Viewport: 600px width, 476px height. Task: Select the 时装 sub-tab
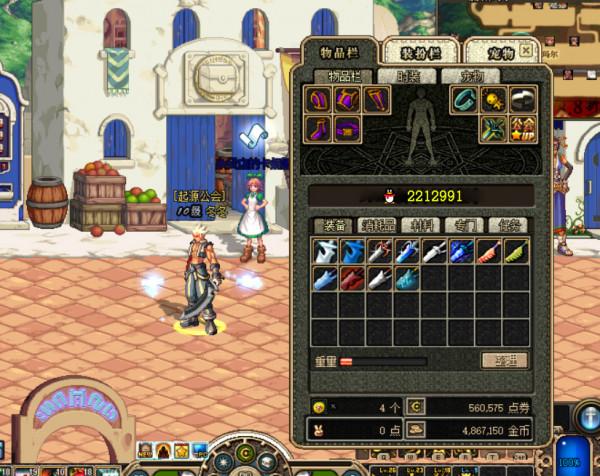(x=407, y=76)
